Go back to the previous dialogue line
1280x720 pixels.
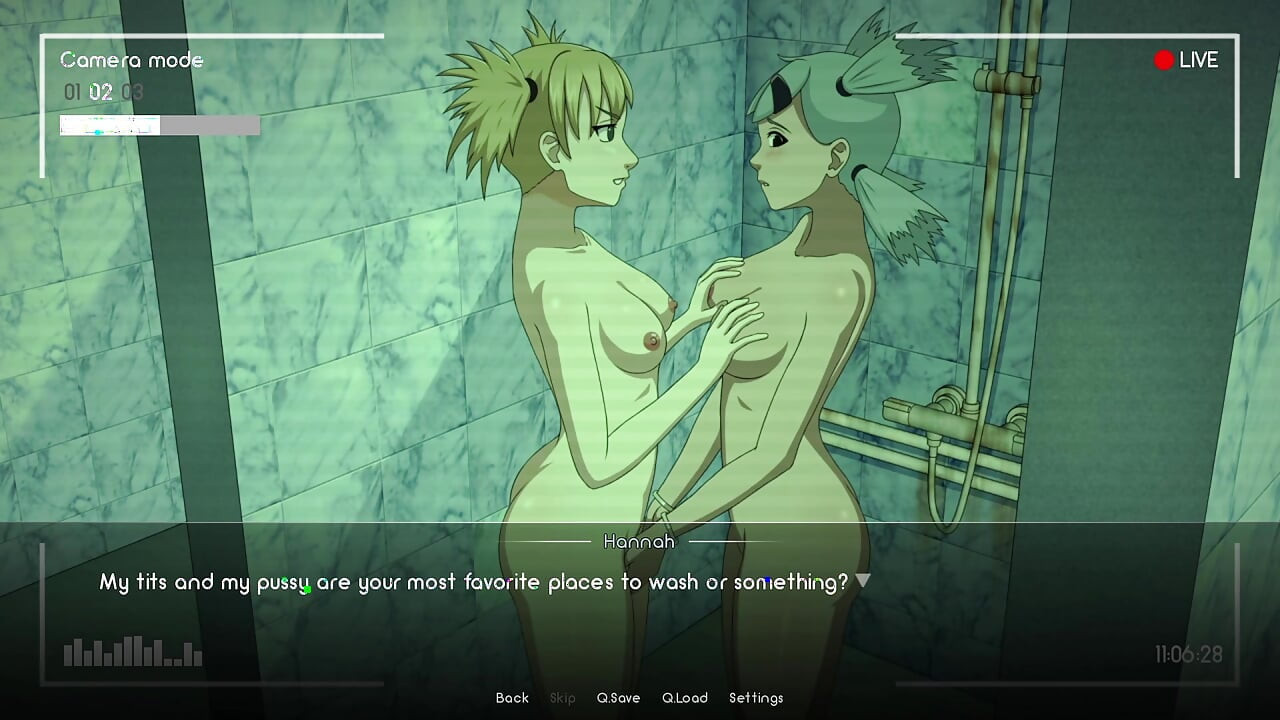pos(512,698)
